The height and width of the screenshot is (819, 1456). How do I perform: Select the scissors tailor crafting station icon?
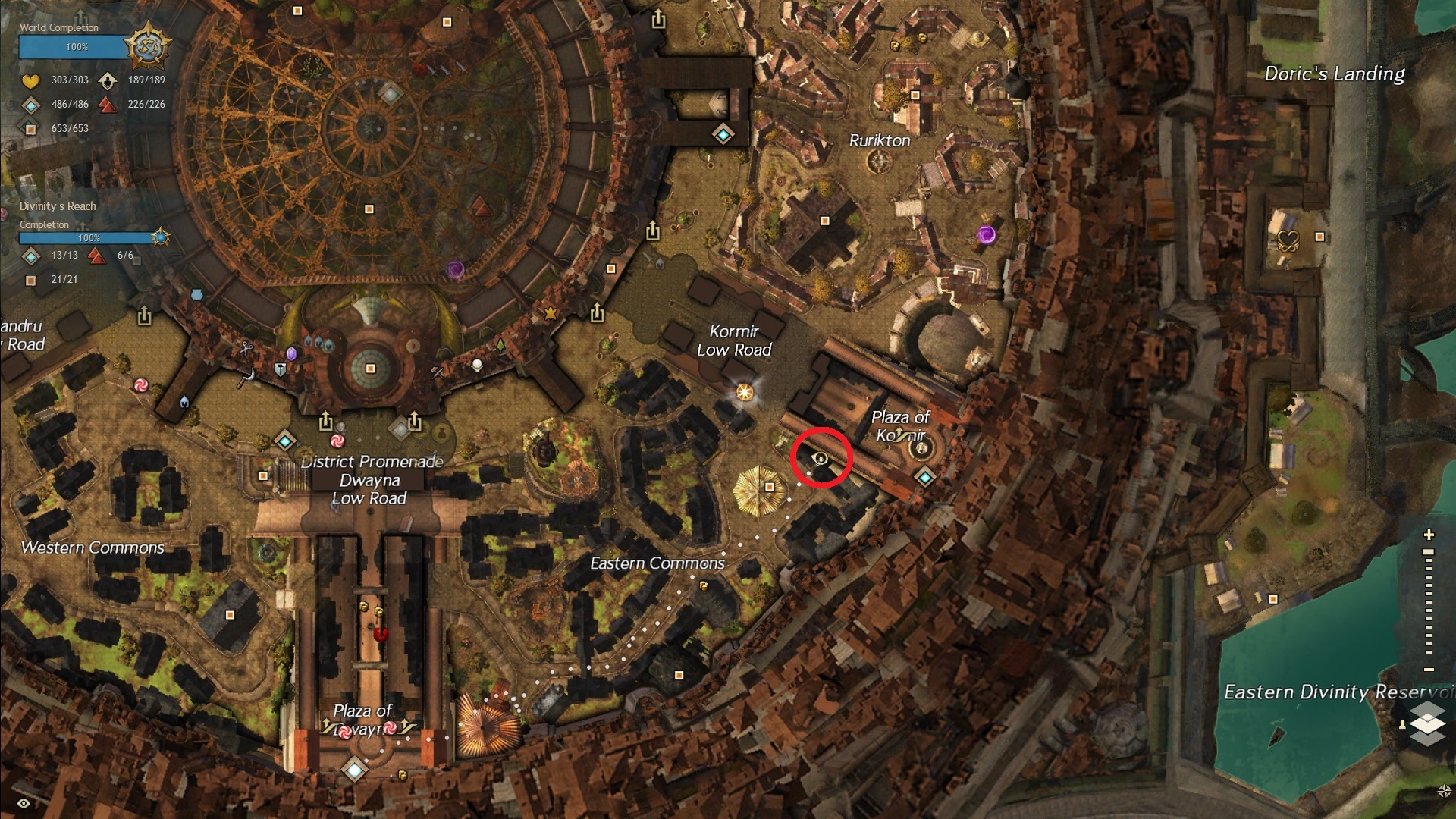click(246, 349)
